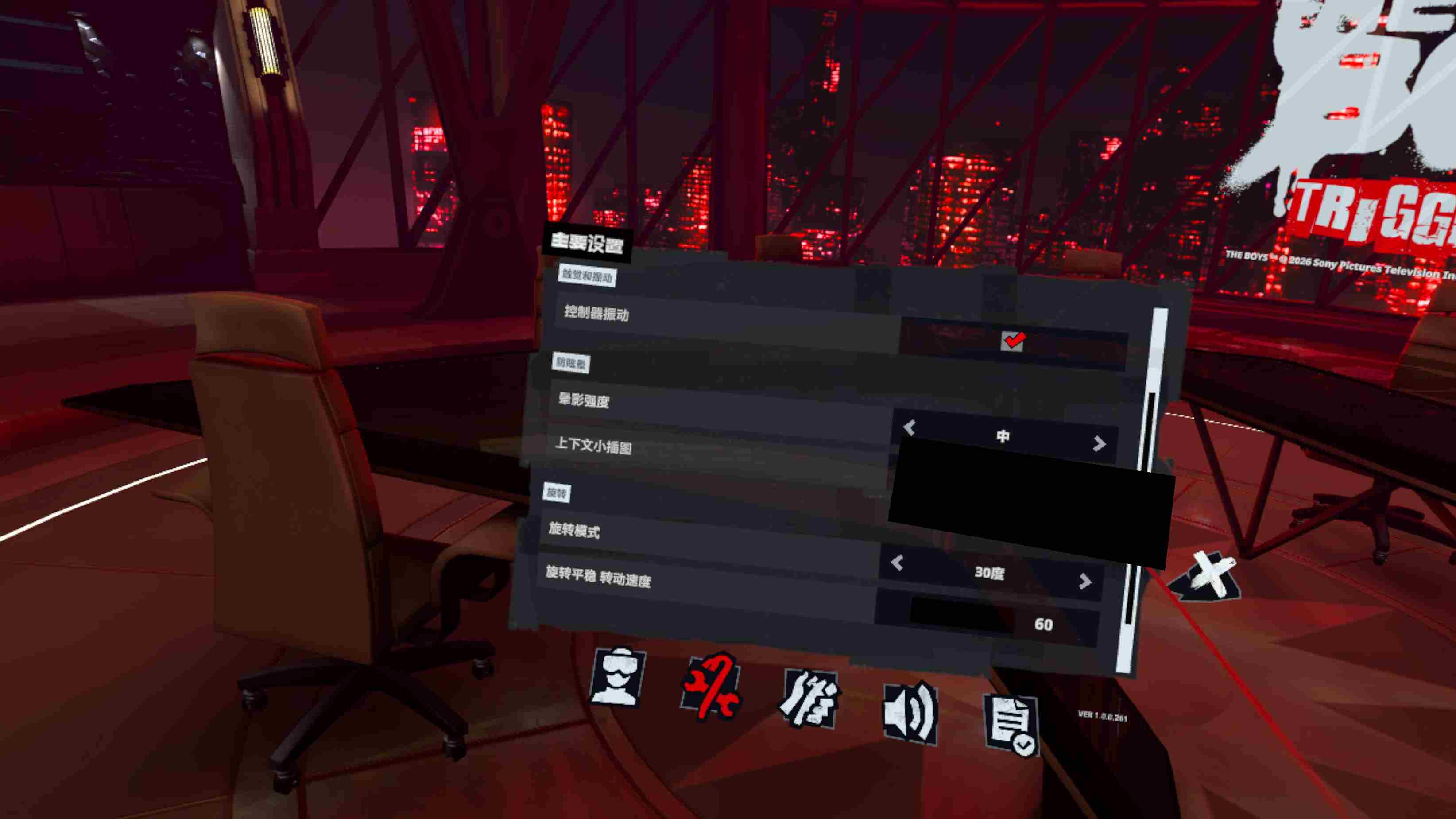This screenshot has height=819, width=1456.
Task: Click left arrow to decrease 30度 rotation
Action: pos(898,563)
